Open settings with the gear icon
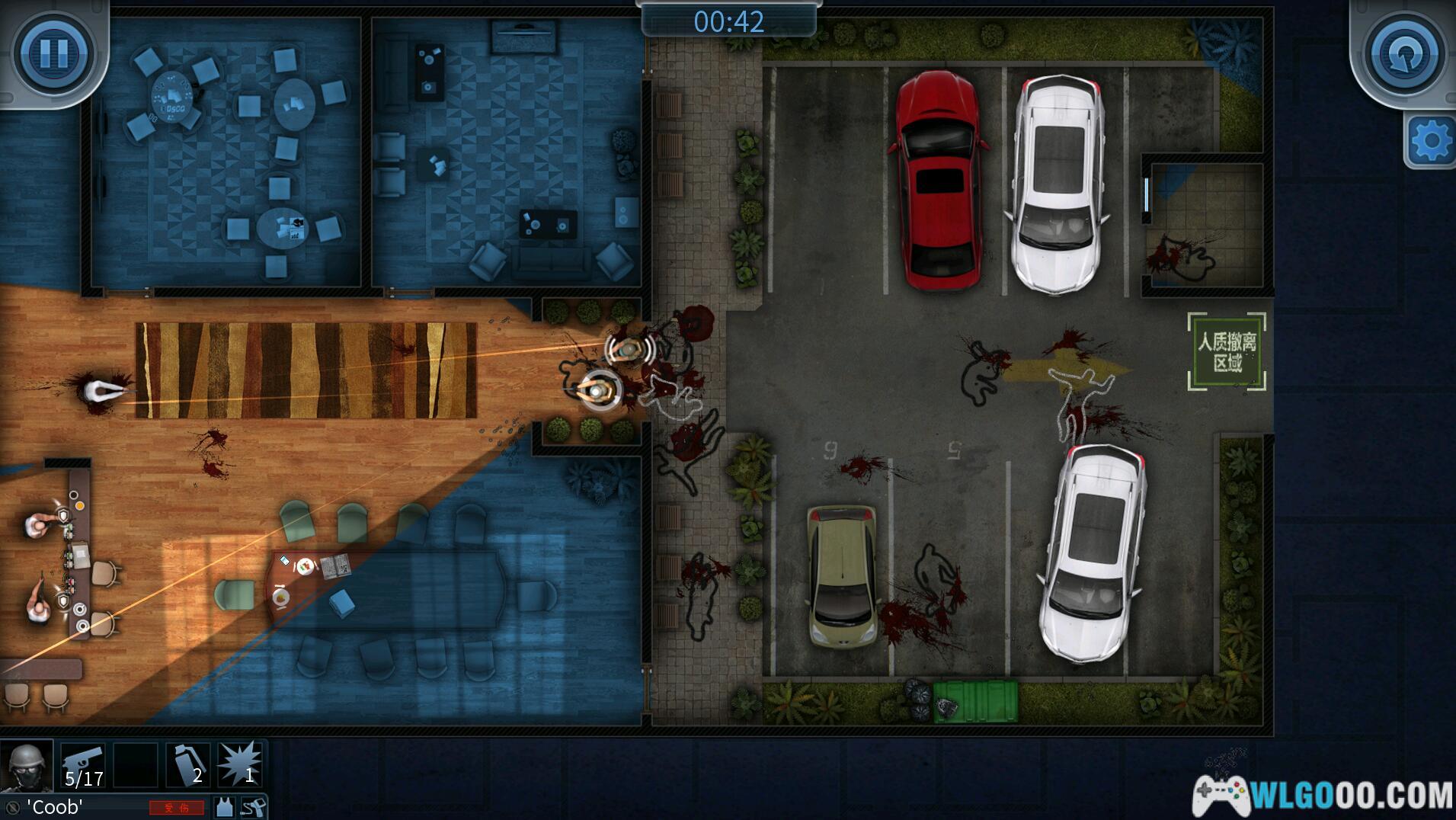Image resolution: width=1456 pixels, height=820 pixels. click(1430, 141)
